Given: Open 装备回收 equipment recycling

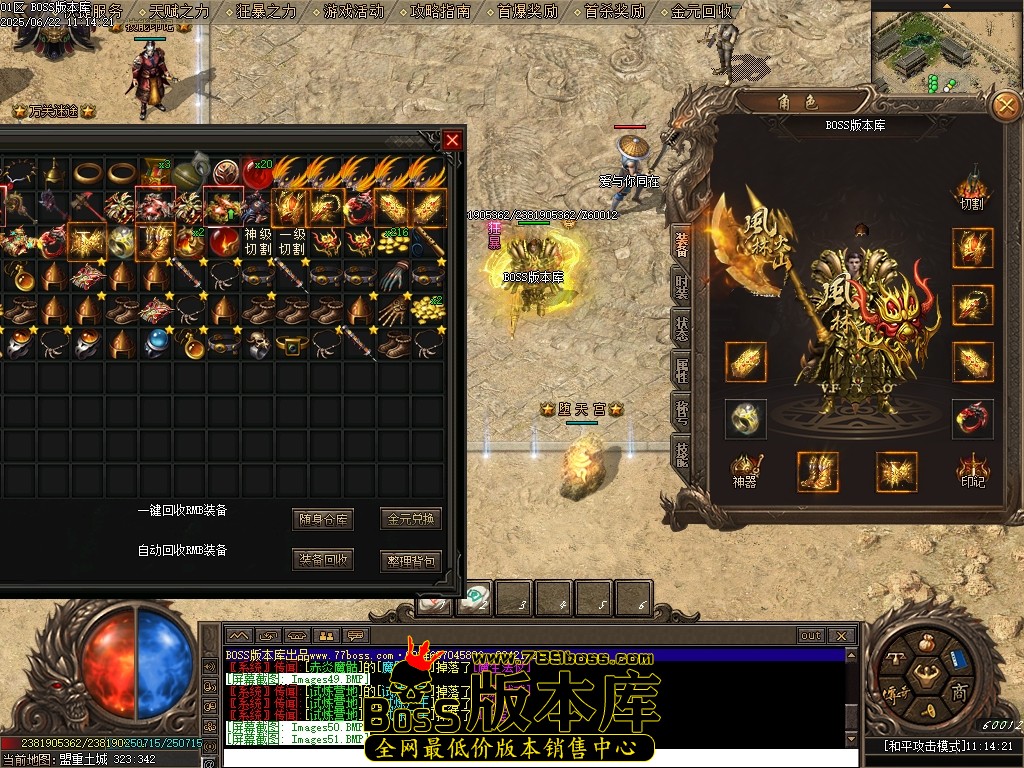Looking at the screenshot, I should click(x=323, y=559).
